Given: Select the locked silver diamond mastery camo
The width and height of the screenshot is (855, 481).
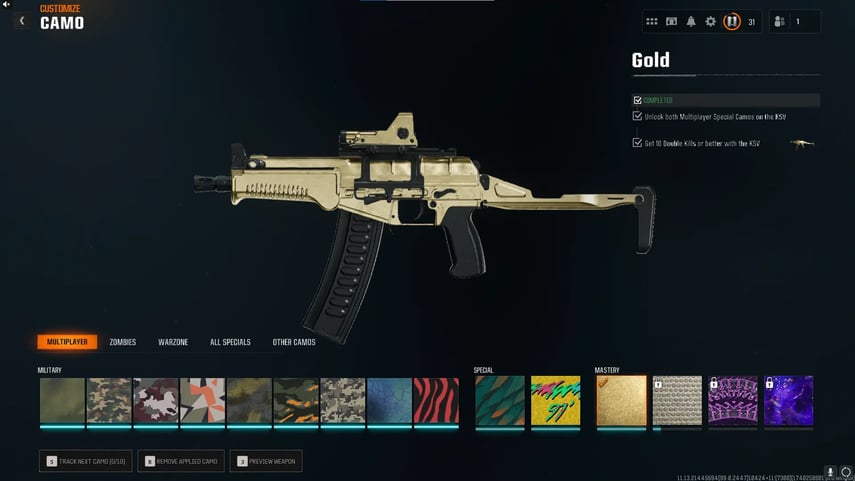Looking at the screenshot, I should click(677, 400).
